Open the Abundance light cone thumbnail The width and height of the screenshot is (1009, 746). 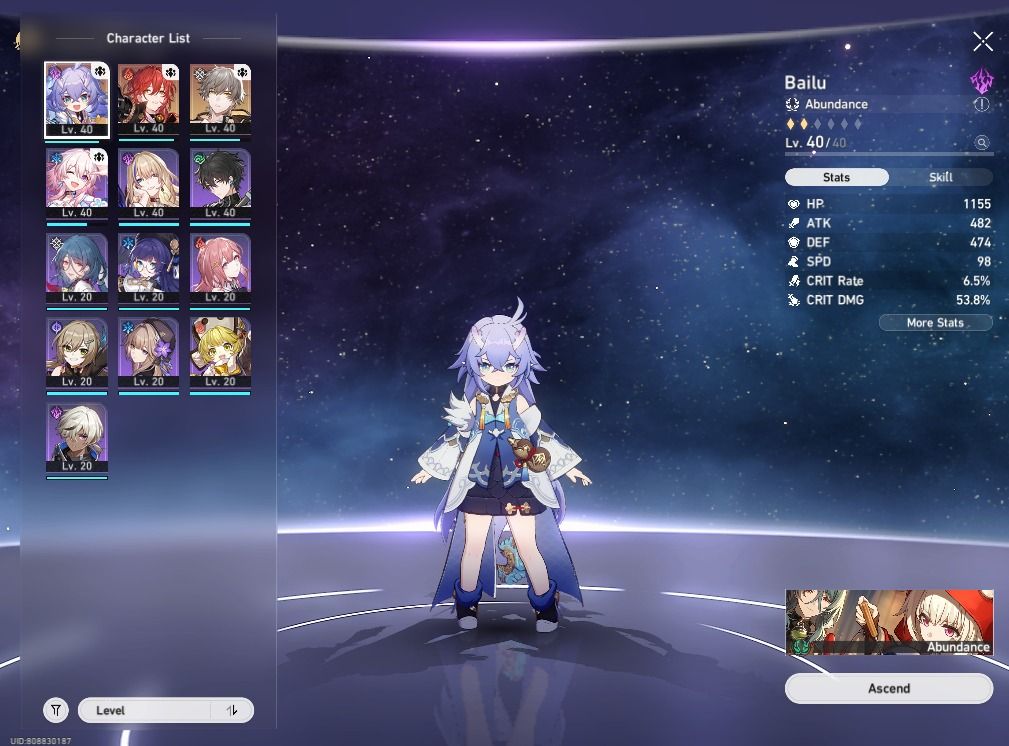click(889, 622)
